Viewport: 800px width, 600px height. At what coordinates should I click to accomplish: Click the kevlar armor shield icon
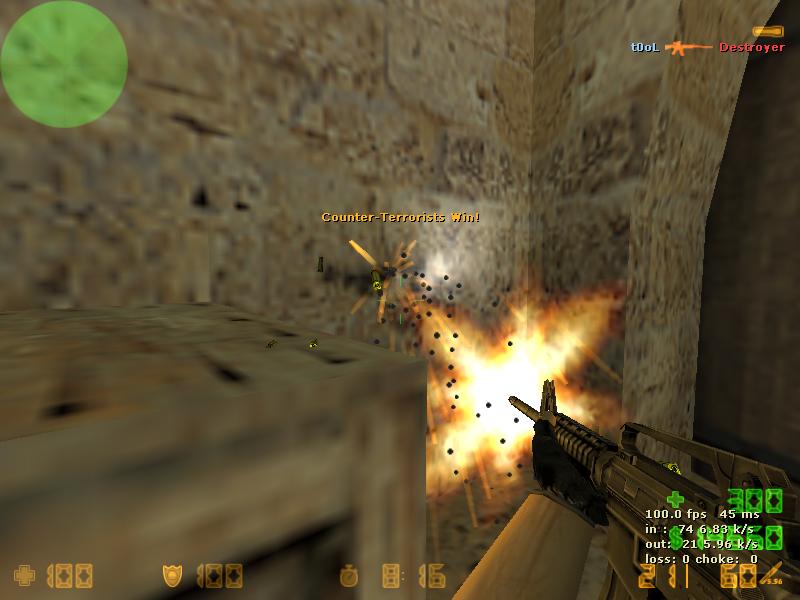(172, 576)
